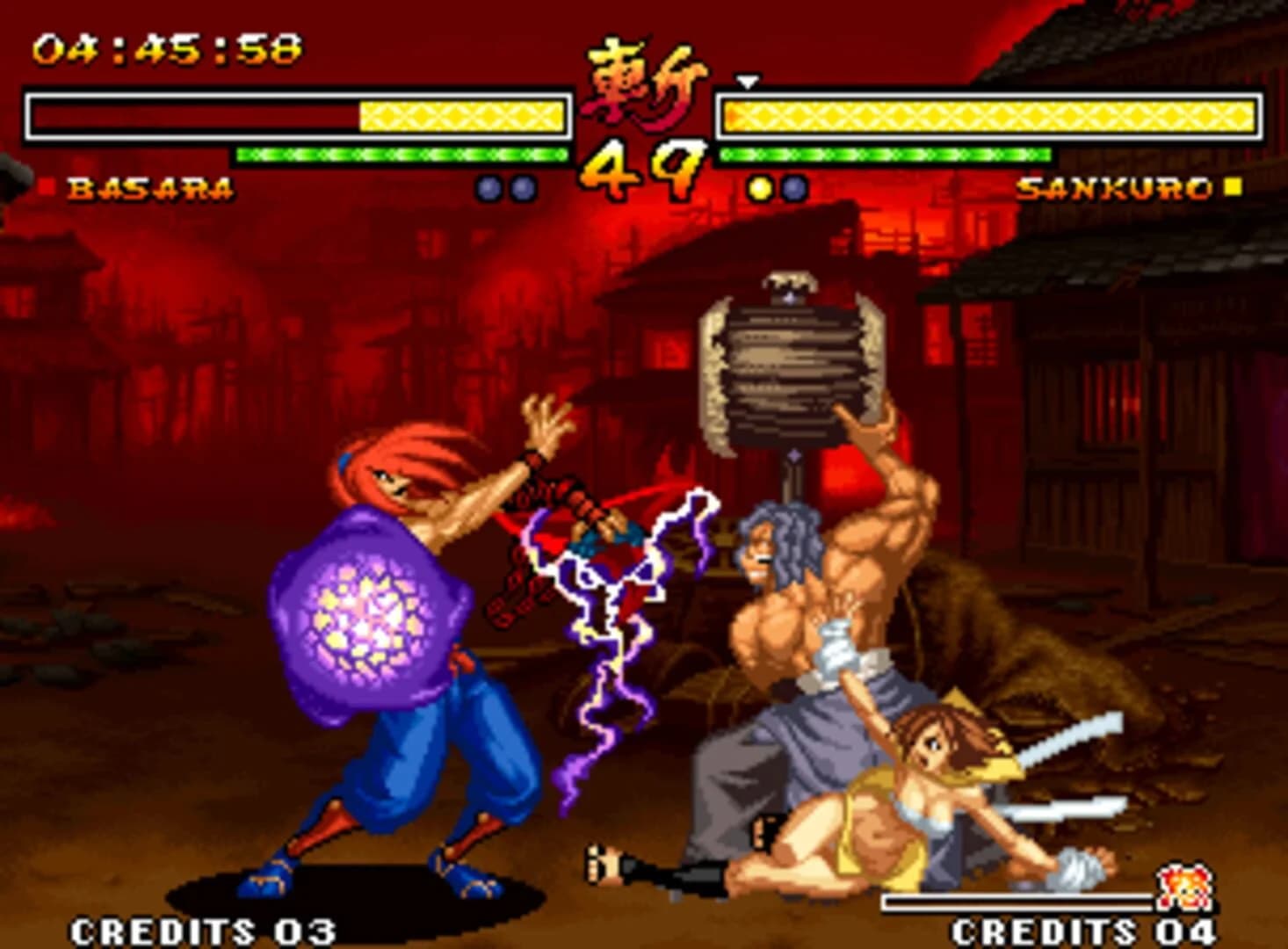This screenshot has height=949, width=1288.
Task: Click the red square icon beside SANKURO
Action: coord(1234,186)
